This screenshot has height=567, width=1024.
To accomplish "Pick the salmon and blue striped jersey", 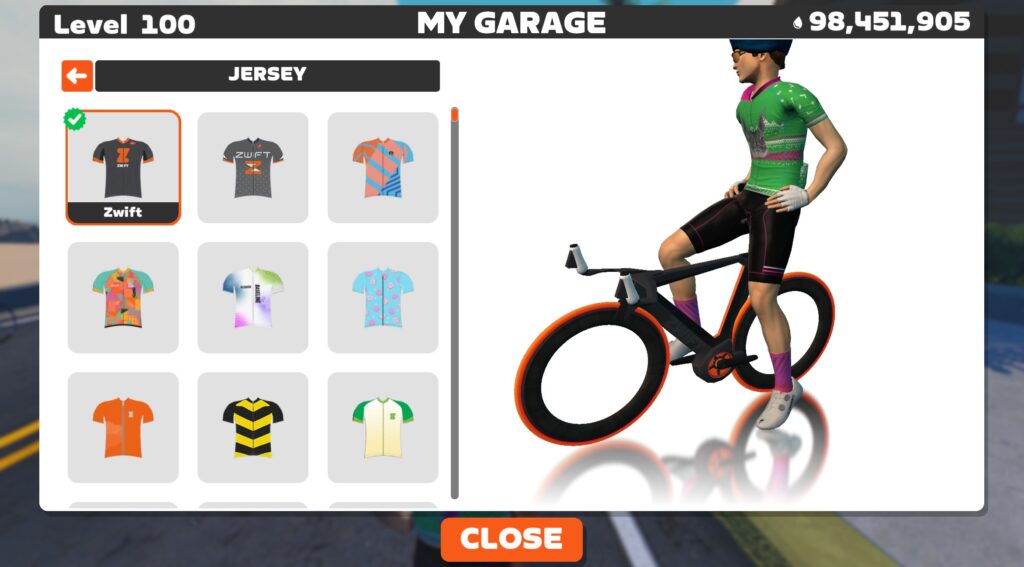I will pyautogui.click(x=383, y=167).
